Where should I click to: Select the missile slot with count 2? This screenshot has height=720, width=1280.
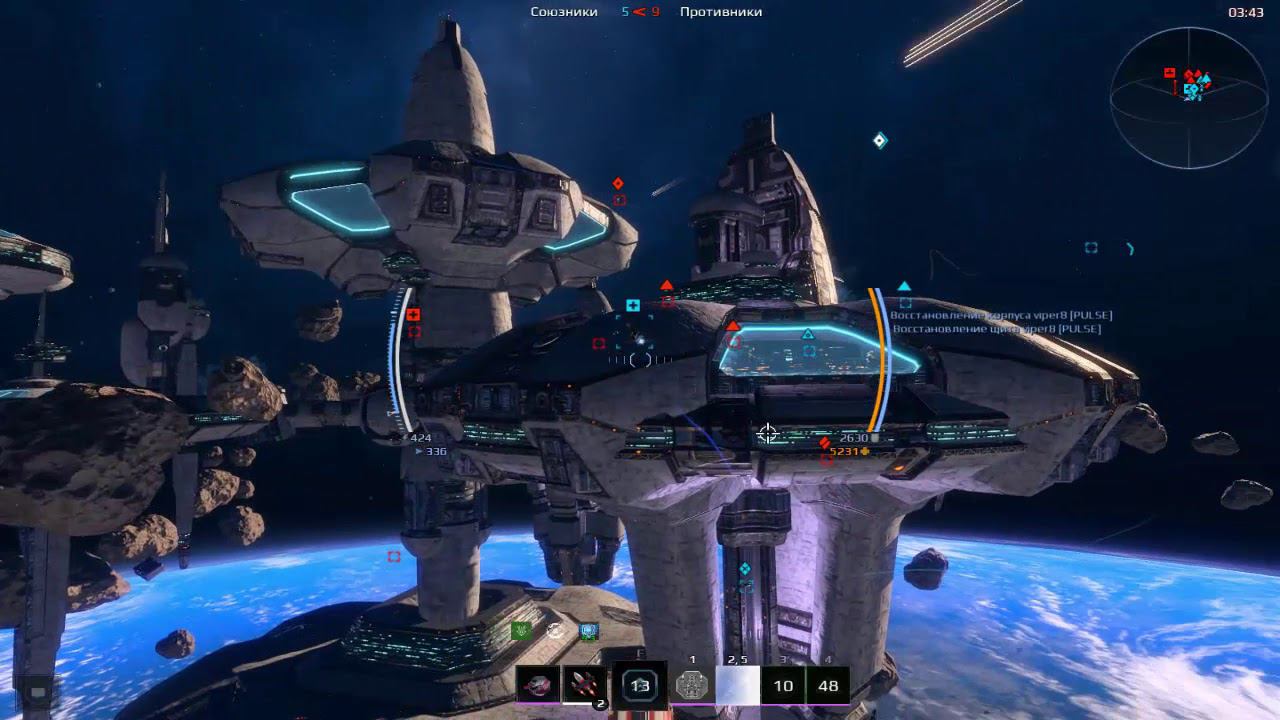(585, 685)
